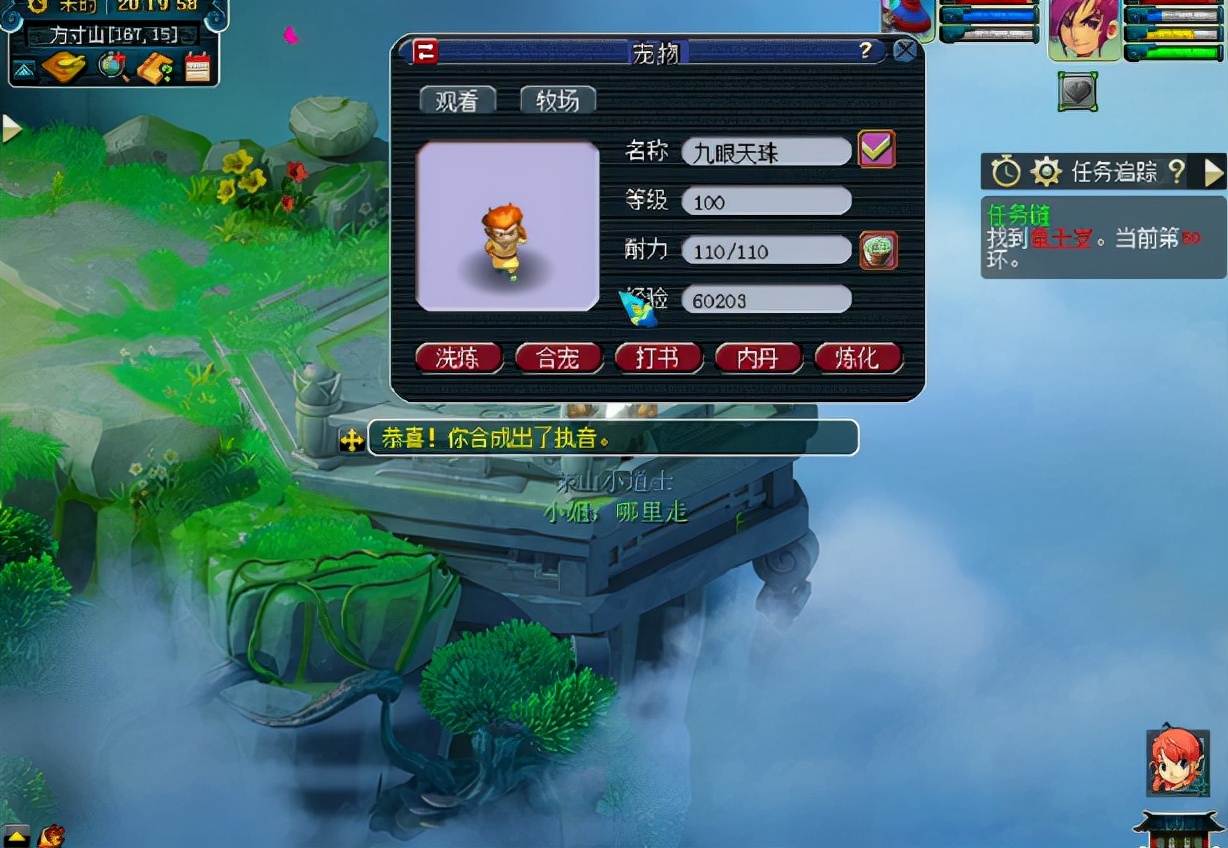Confirm pet name with the pink checkmark
The height and width of the screenshot is (848, 1228).
coord(877,150)
